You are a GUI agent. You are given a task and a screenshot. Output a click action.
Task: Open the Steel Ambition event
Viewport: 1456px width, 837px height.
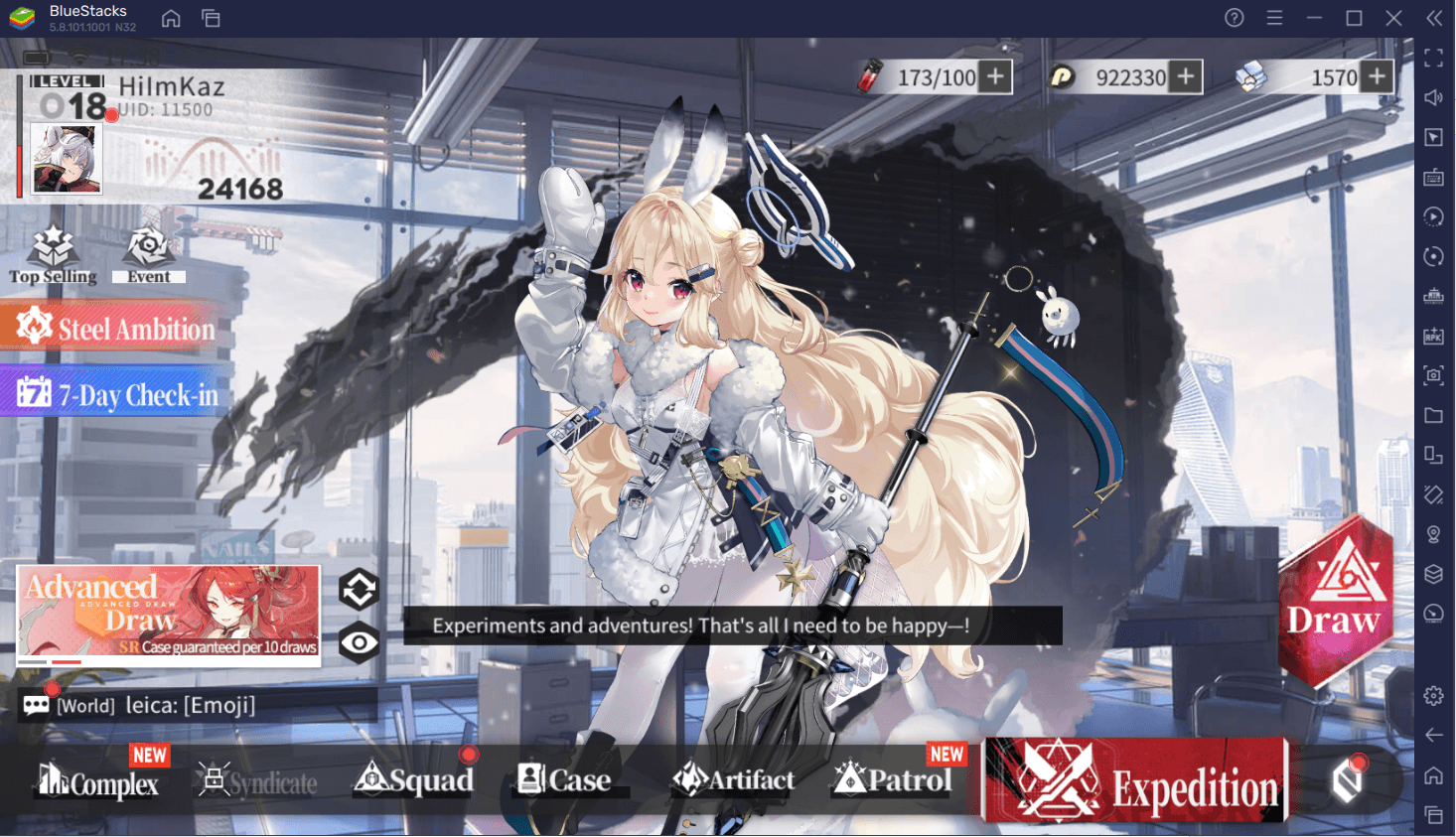click(x=115, y=328)
